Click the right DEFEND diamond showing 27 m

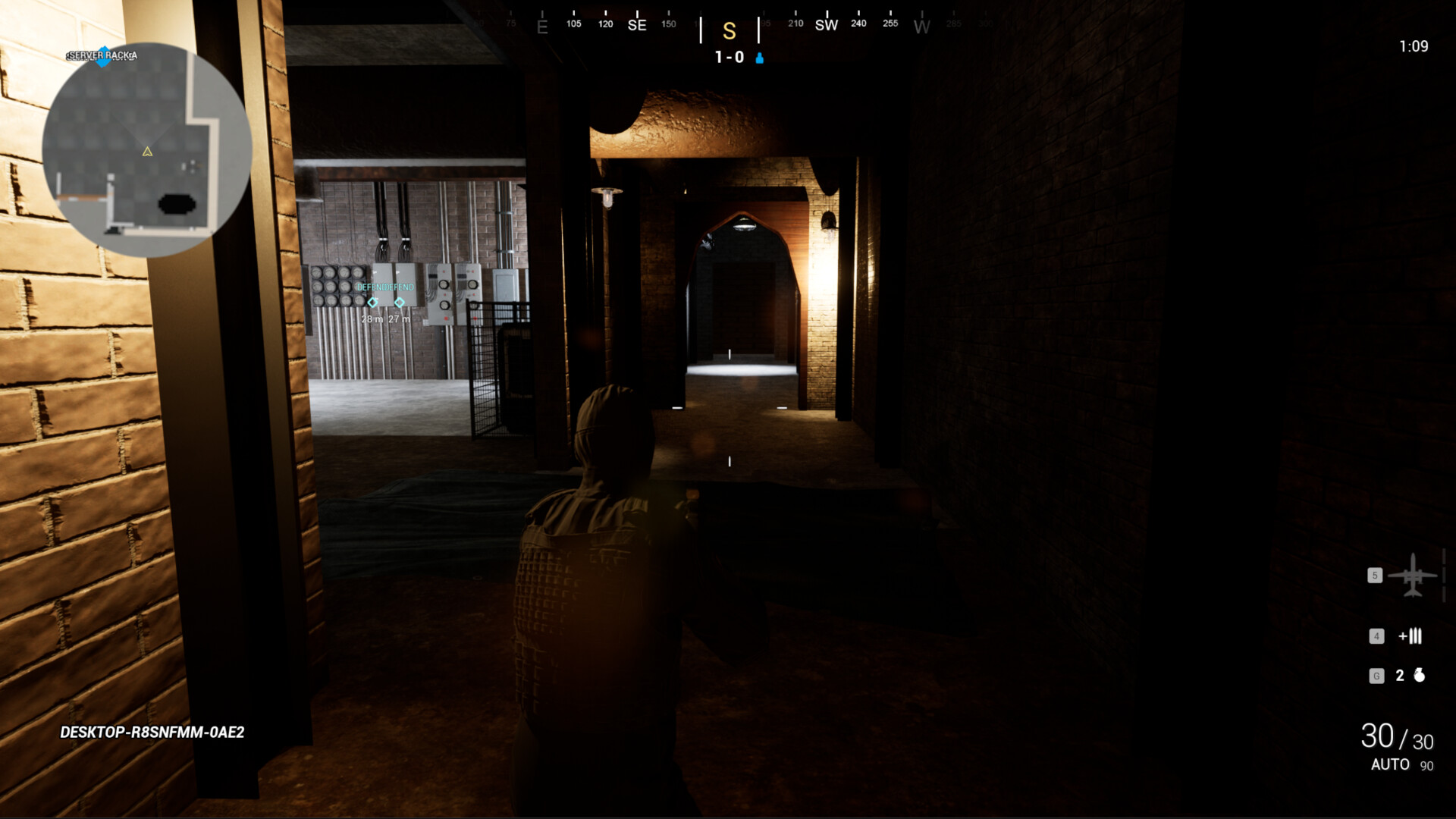(x=400, y=303)
